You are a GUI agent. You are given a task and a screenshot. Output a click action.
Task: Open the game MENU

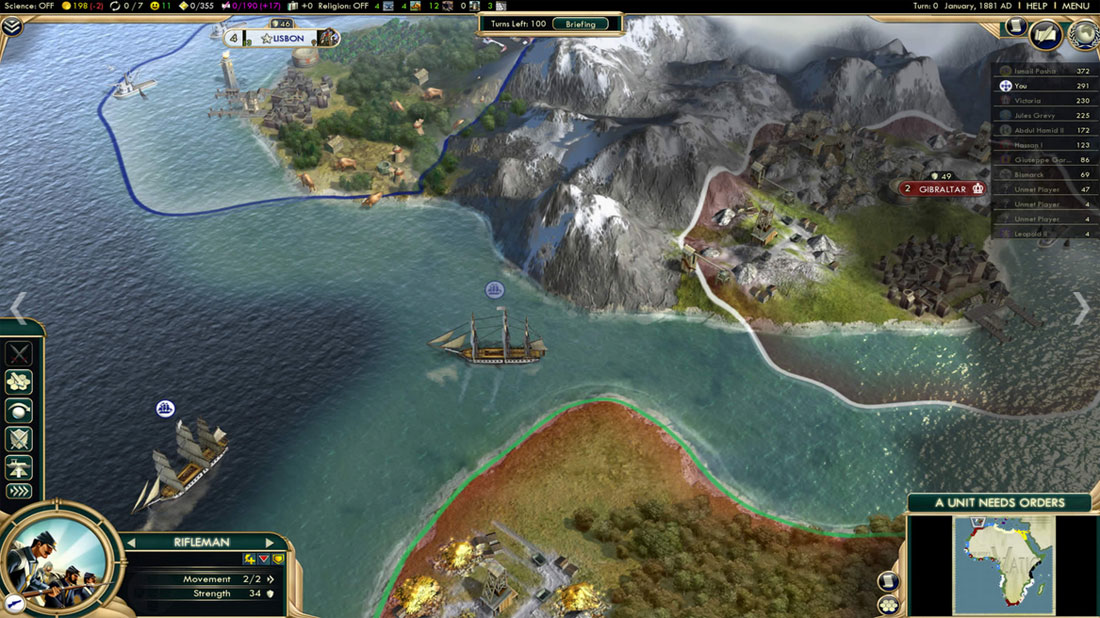pyautogui.click(x=1075, y=6)
